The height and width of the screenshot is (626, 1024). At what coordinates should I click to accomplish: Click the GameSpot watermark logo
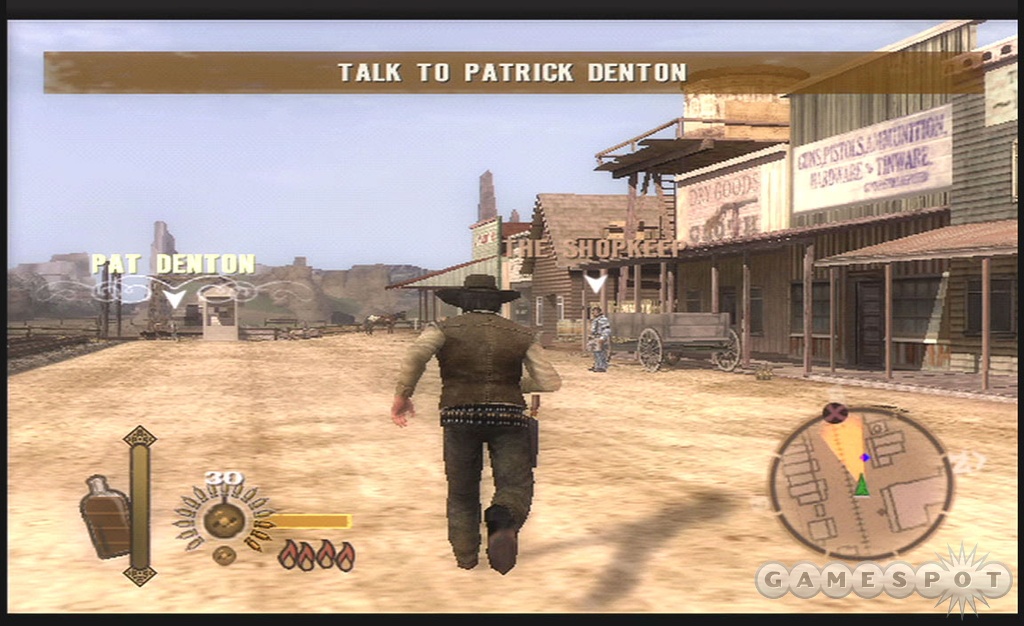(x=883, y=580)
